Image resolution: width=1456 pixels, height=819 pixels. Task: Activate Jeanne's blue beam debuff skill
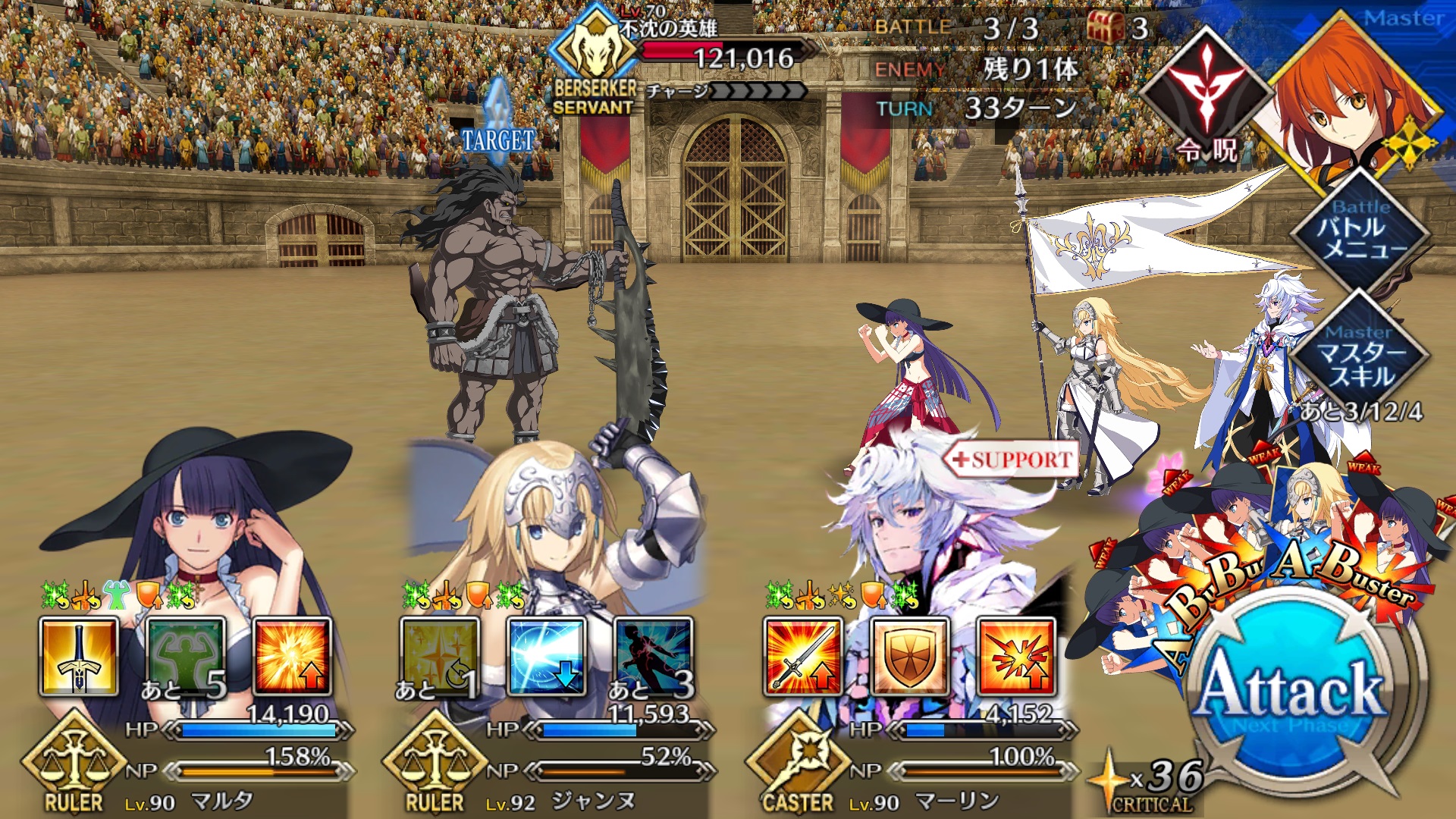pyautogui.click(x=546, y=657)
